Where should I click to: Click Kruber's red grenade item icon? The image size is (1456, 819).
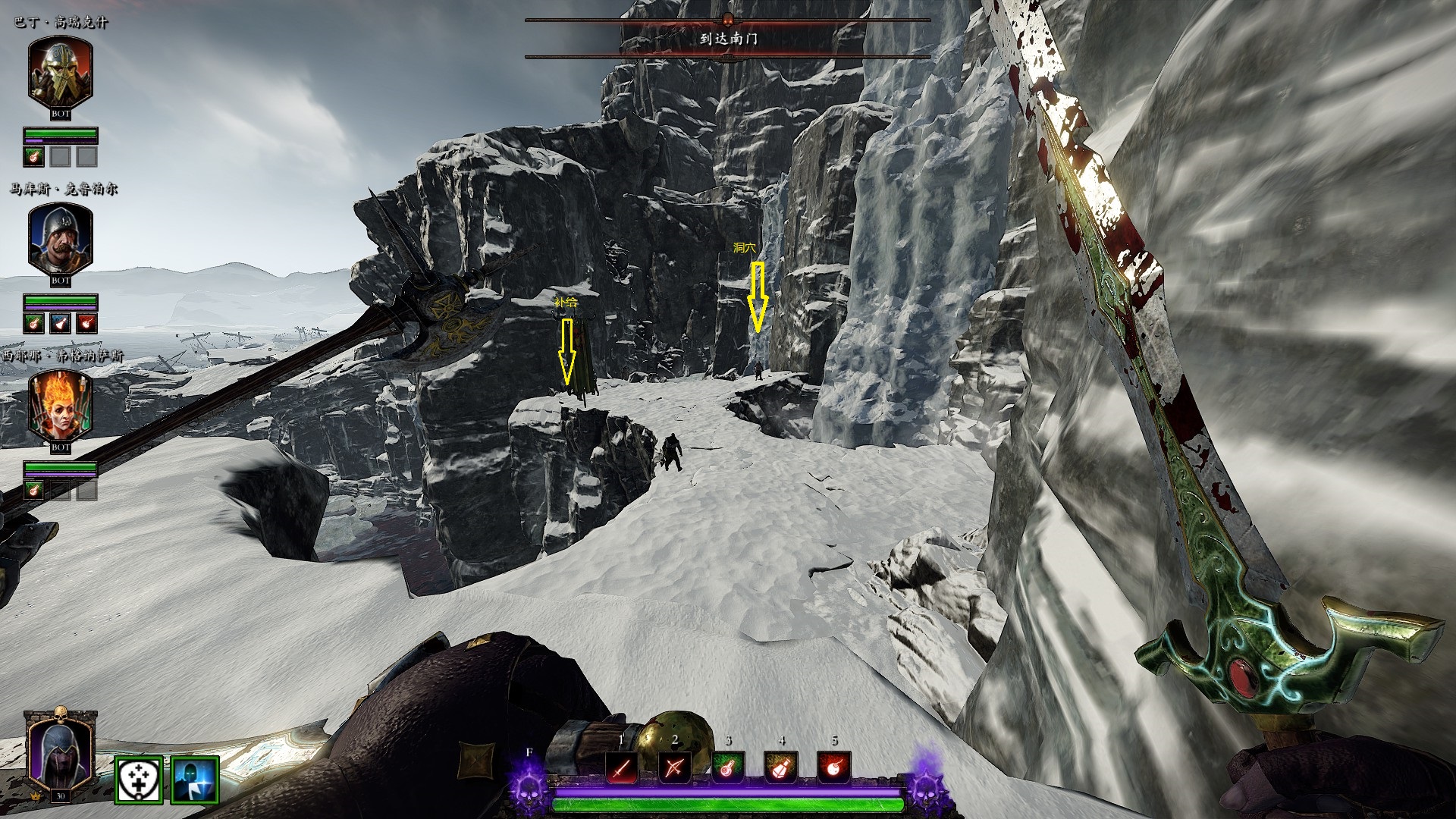87,323
